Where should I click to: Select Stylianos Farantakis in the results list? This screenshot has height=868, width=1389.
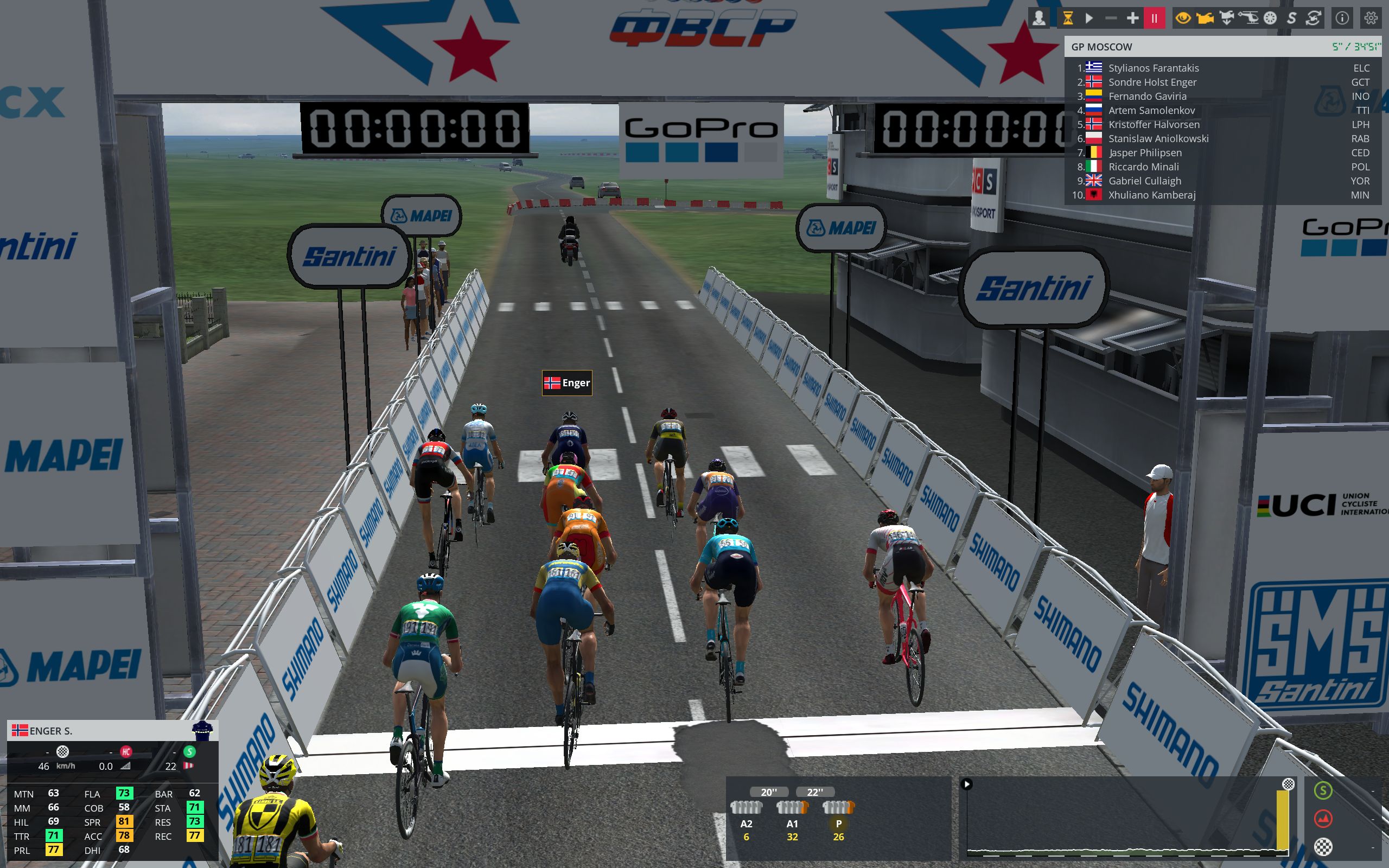(x=1153, y=68)
